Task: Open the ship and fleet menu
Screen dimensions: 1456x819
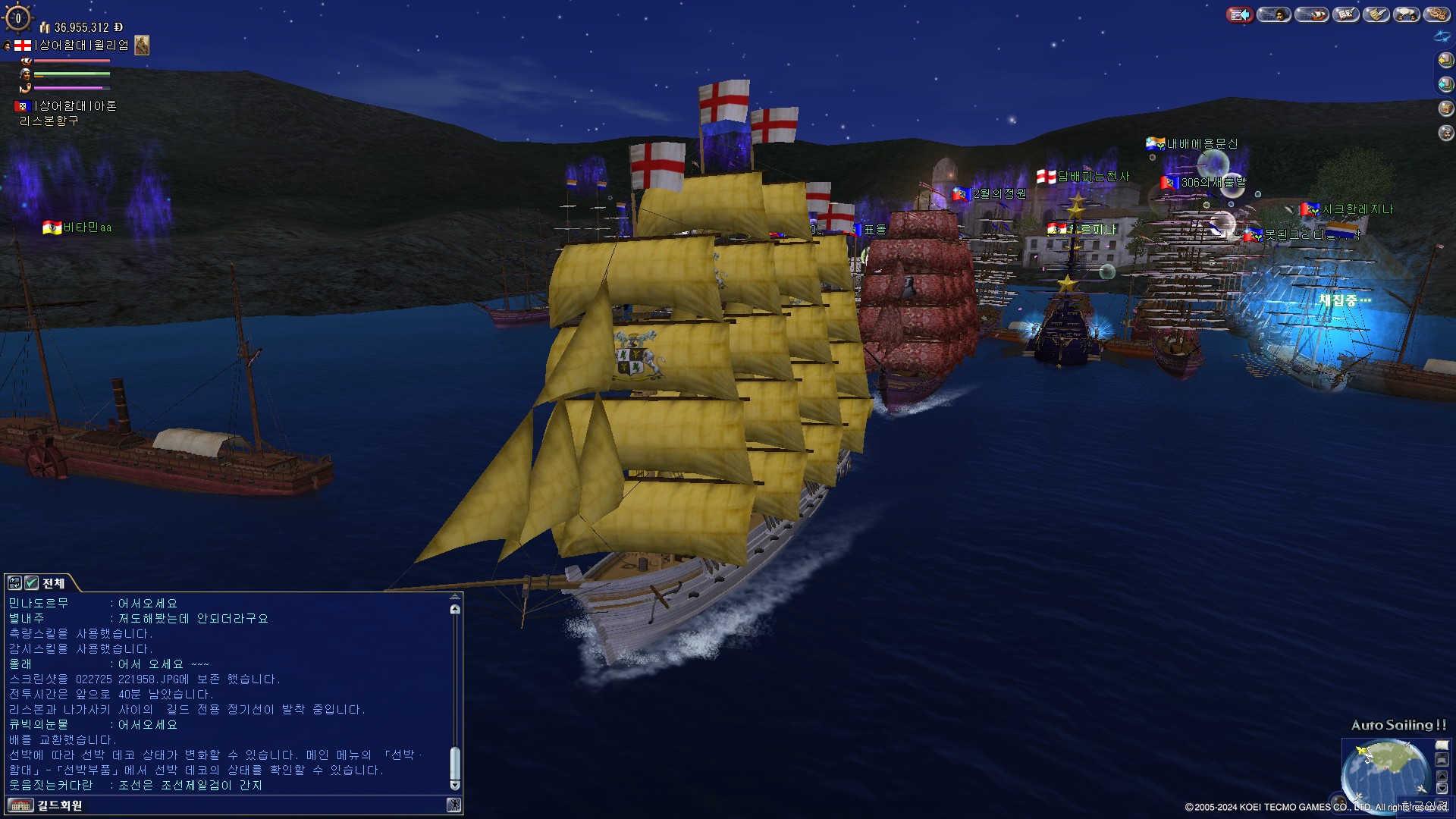Action: [x=1311, y=14]
